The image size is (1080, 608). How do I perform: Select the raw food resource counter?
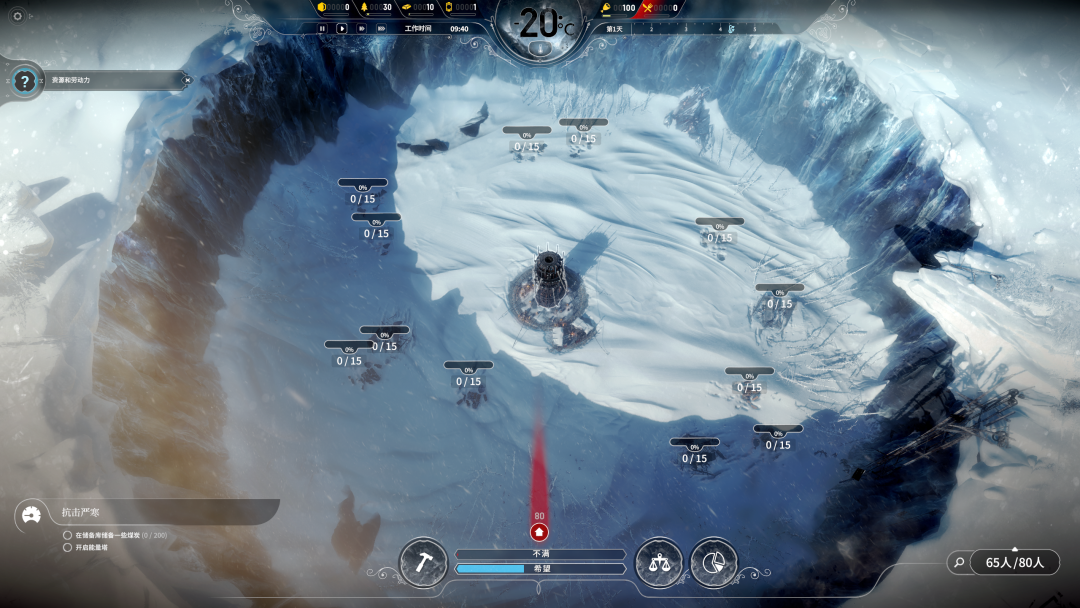pos(622,8)
